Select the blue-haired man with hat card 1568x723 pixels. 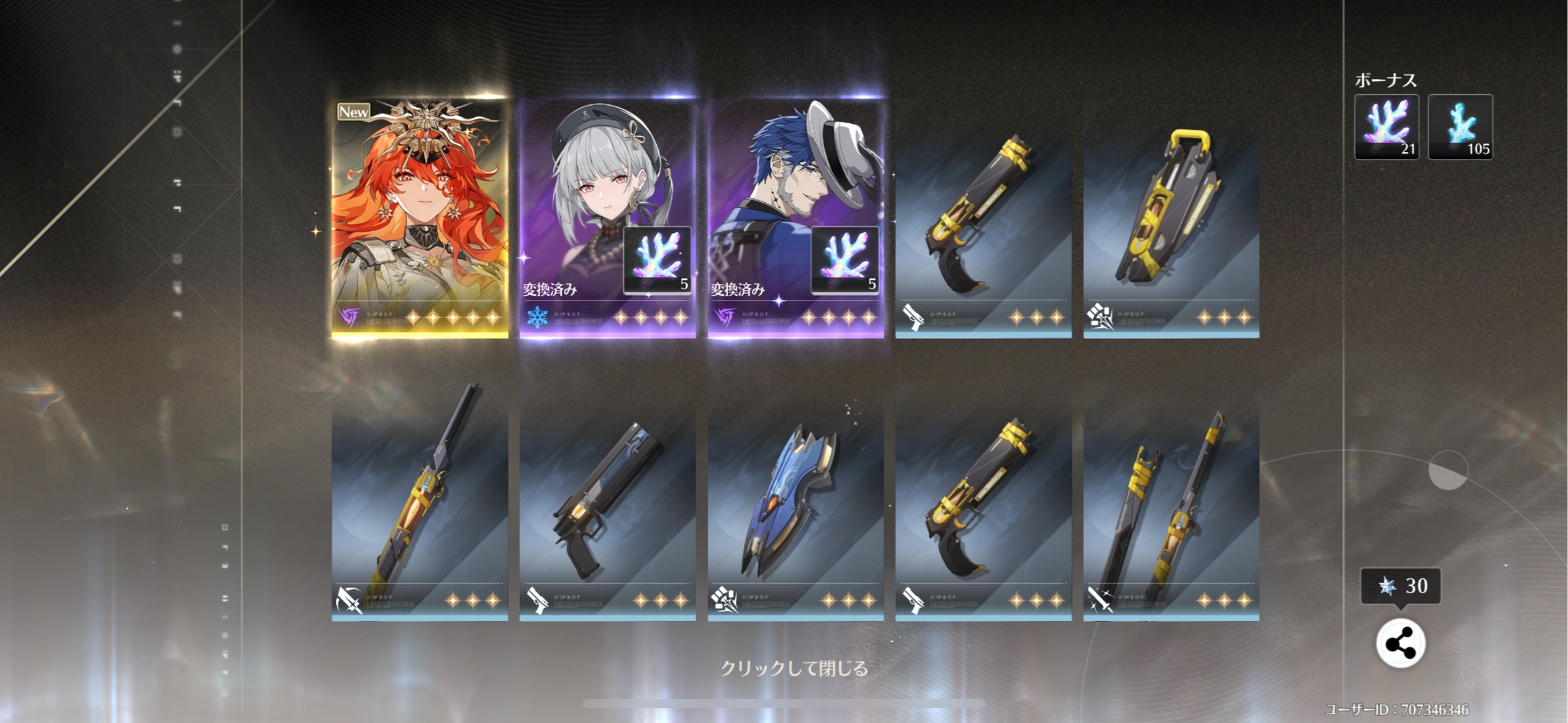click(x=795, y=218)
